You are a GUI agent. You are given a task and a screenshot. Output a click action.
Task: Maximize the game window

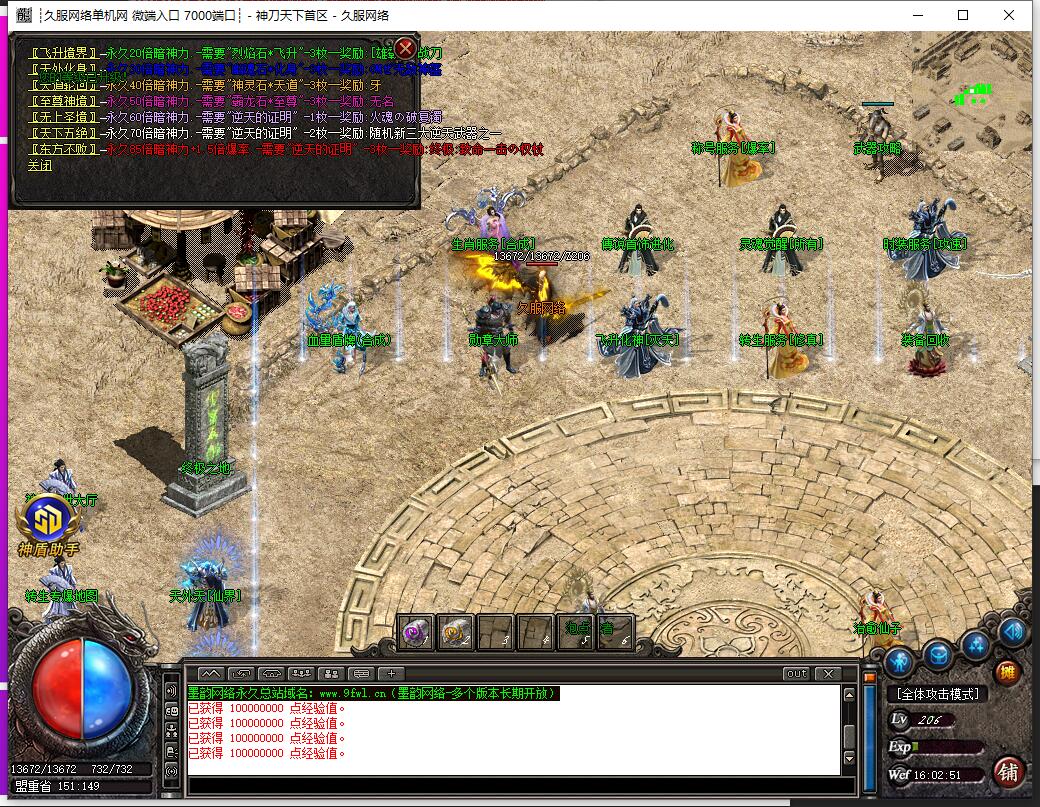point(963,15)
